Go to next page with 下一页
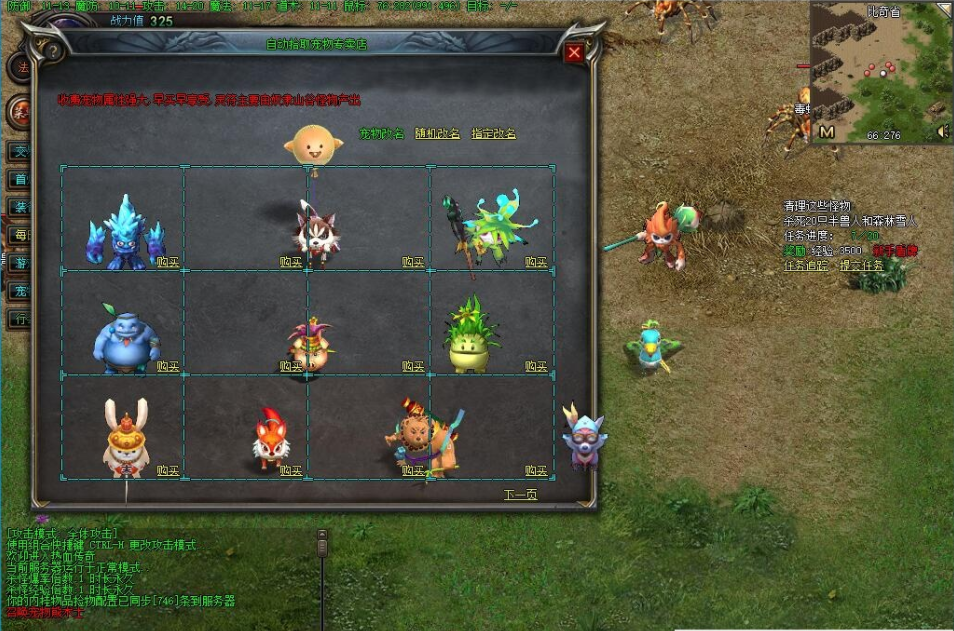The height and width of the screenshot is (631, 954). 520,494
